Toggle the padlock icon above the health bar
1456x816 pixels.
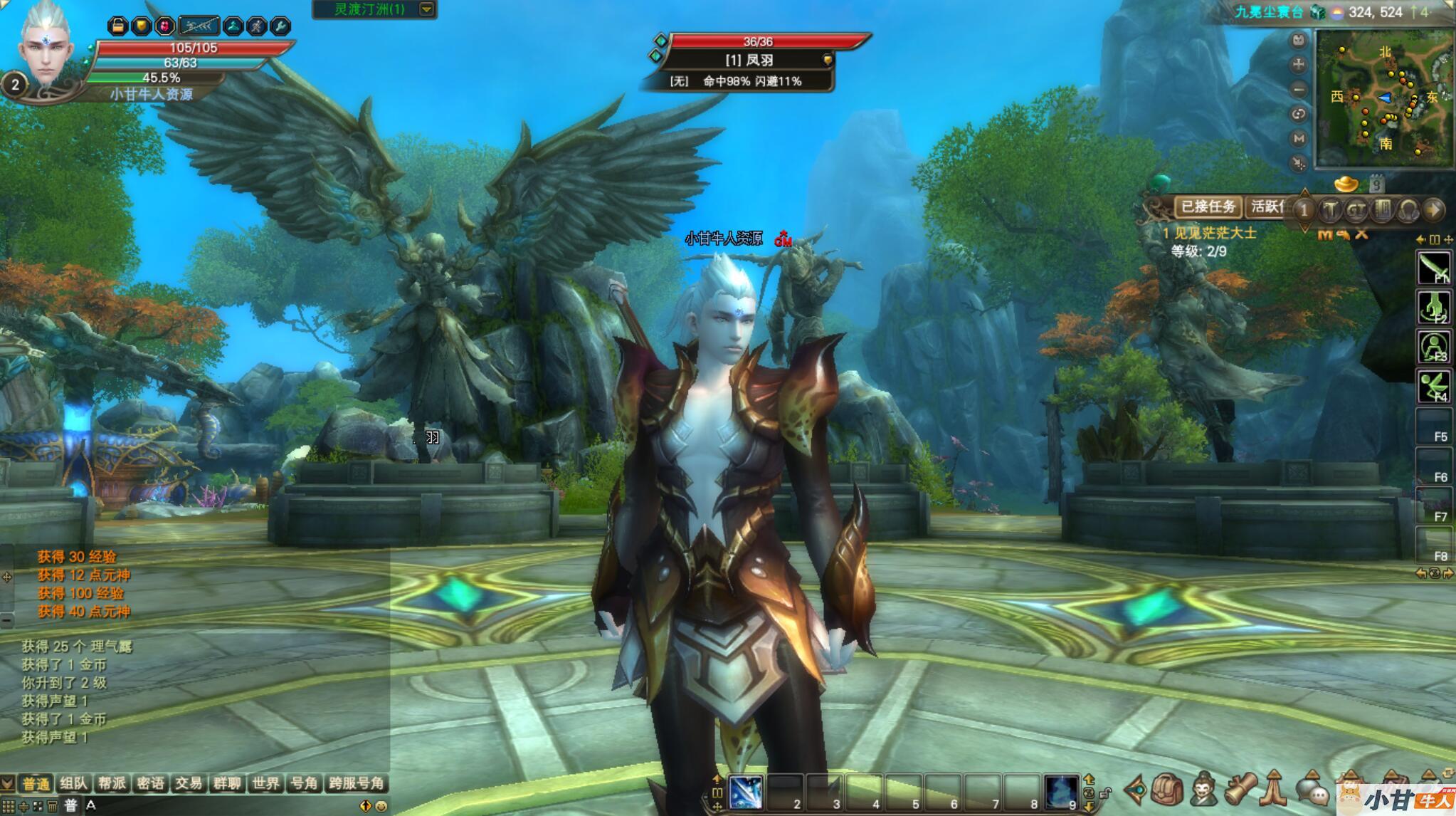pyautogui.click(x=118, y=26)
